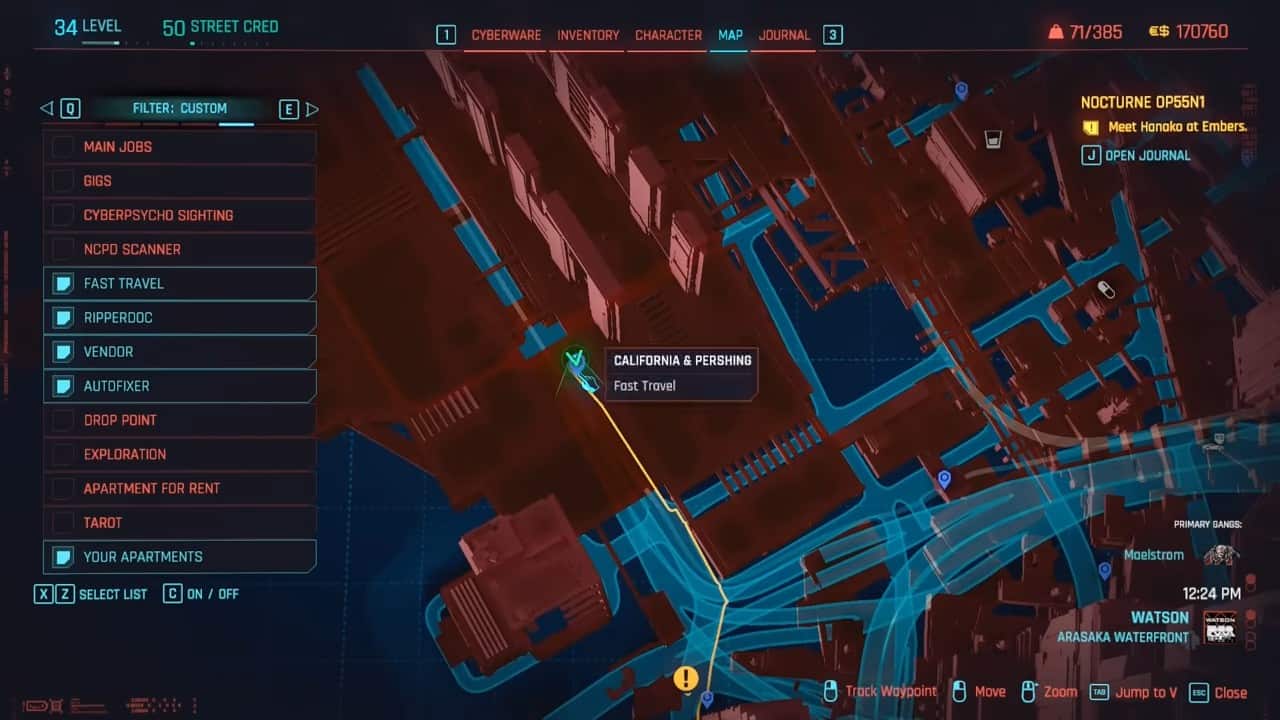This screenshot has width=1280, height=720.
Task: Click the Maelstrom gang emblem
Action: pos(1219,554)
